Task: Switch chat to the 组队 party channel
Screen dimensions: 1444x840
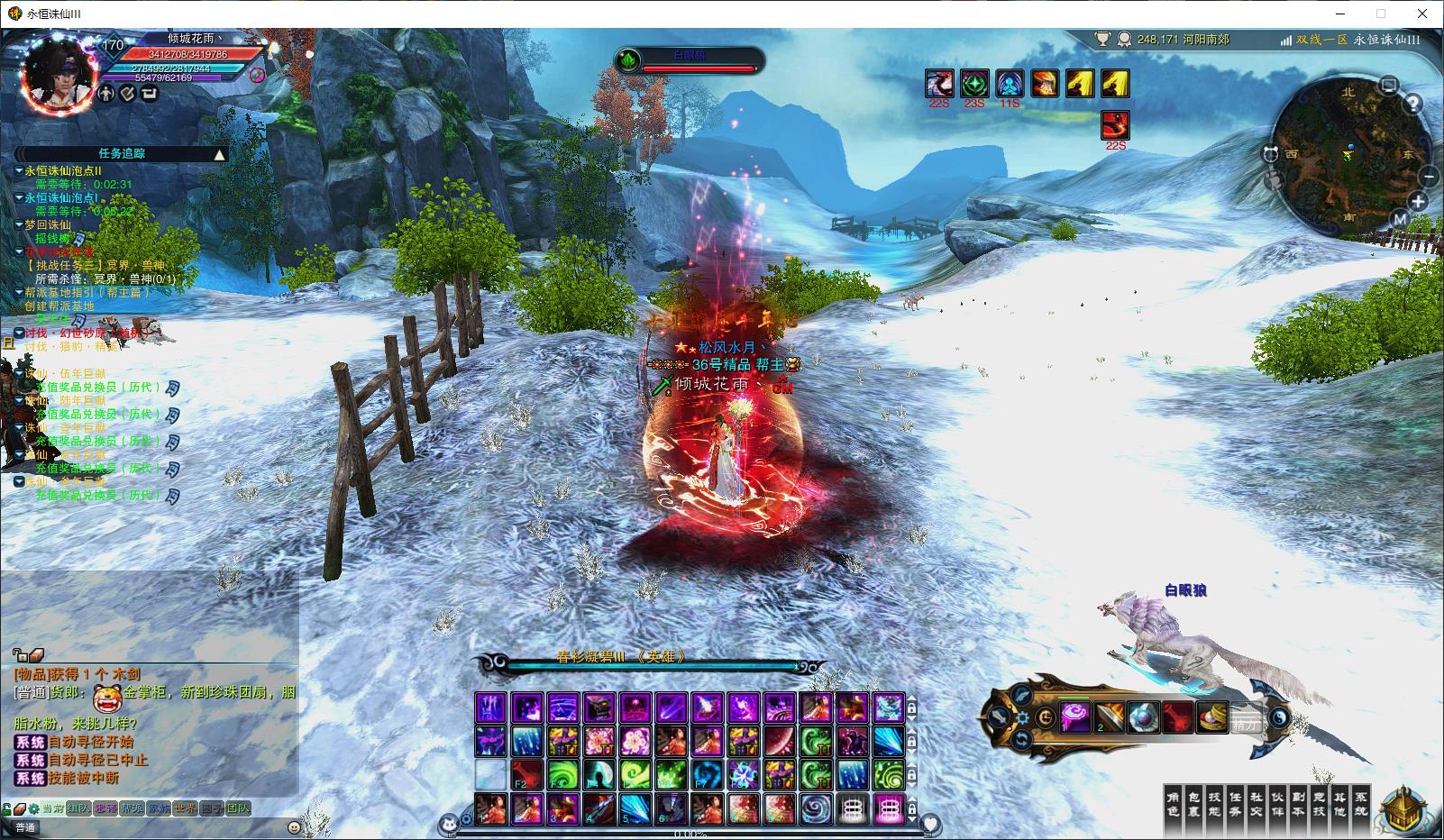Action: click(x=78, y=808)
